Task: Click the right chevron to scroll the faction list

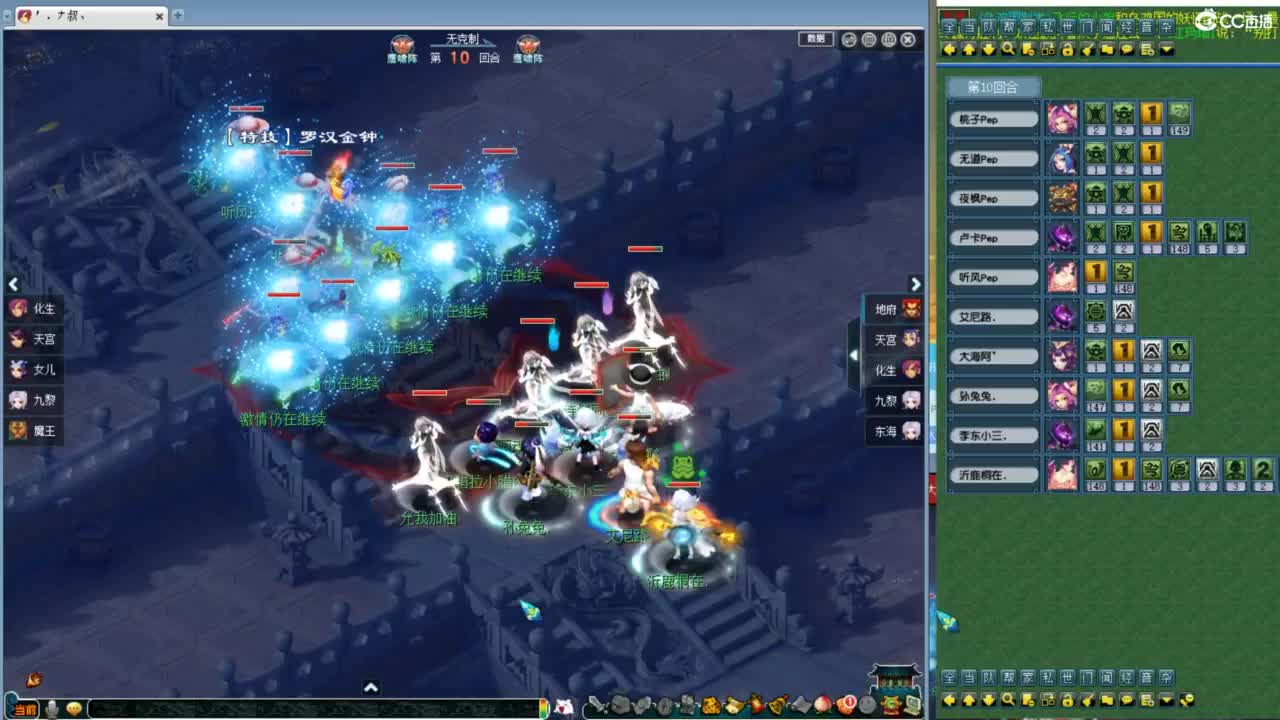Action: [916, 284]
